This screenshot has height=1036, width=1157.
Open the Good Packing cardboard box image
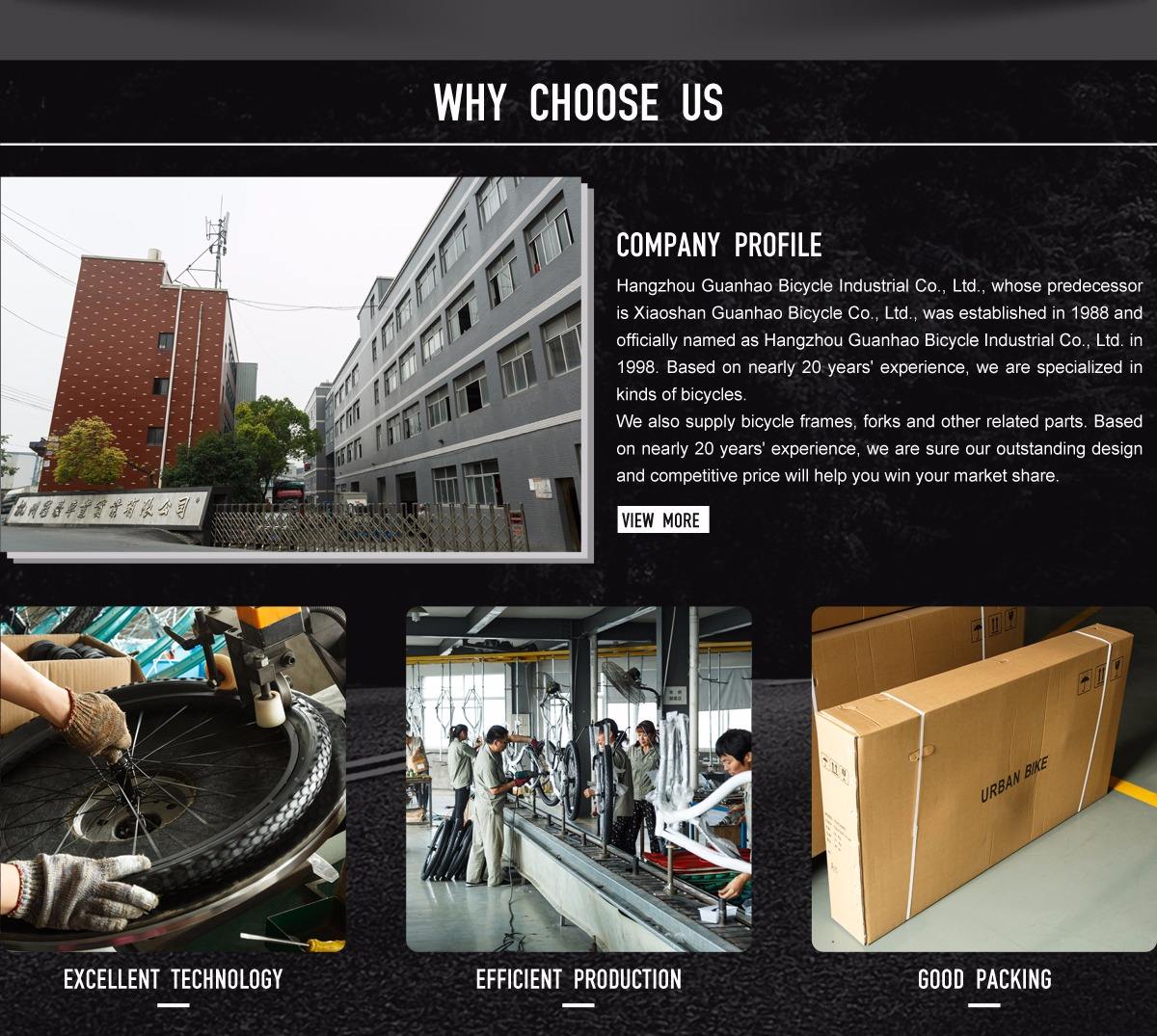tap(983, 779)
